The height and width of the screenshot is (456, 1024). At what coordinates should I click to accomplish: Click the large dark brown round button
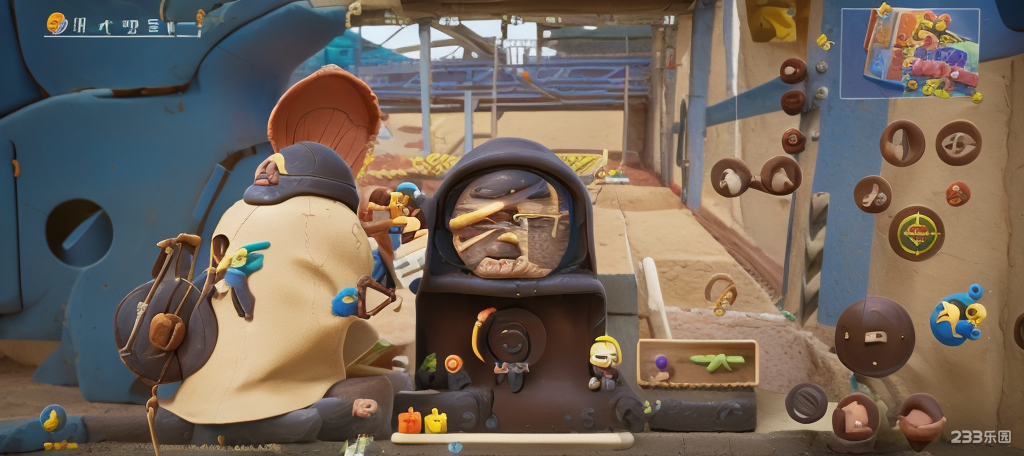click(x=874, y=337)
